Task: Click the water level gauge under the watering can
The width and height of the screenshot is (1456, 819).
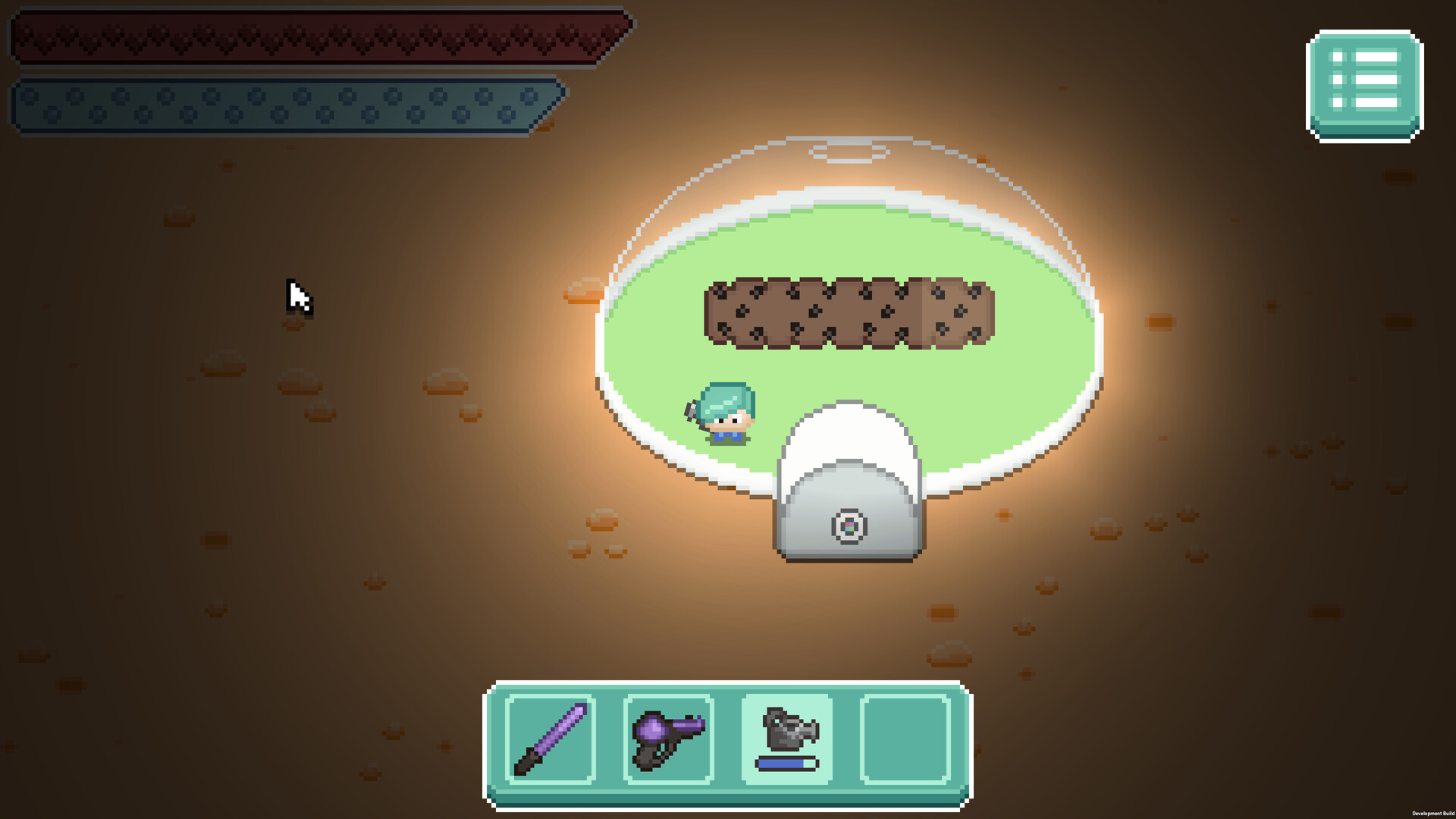Action: click(786, 764)
